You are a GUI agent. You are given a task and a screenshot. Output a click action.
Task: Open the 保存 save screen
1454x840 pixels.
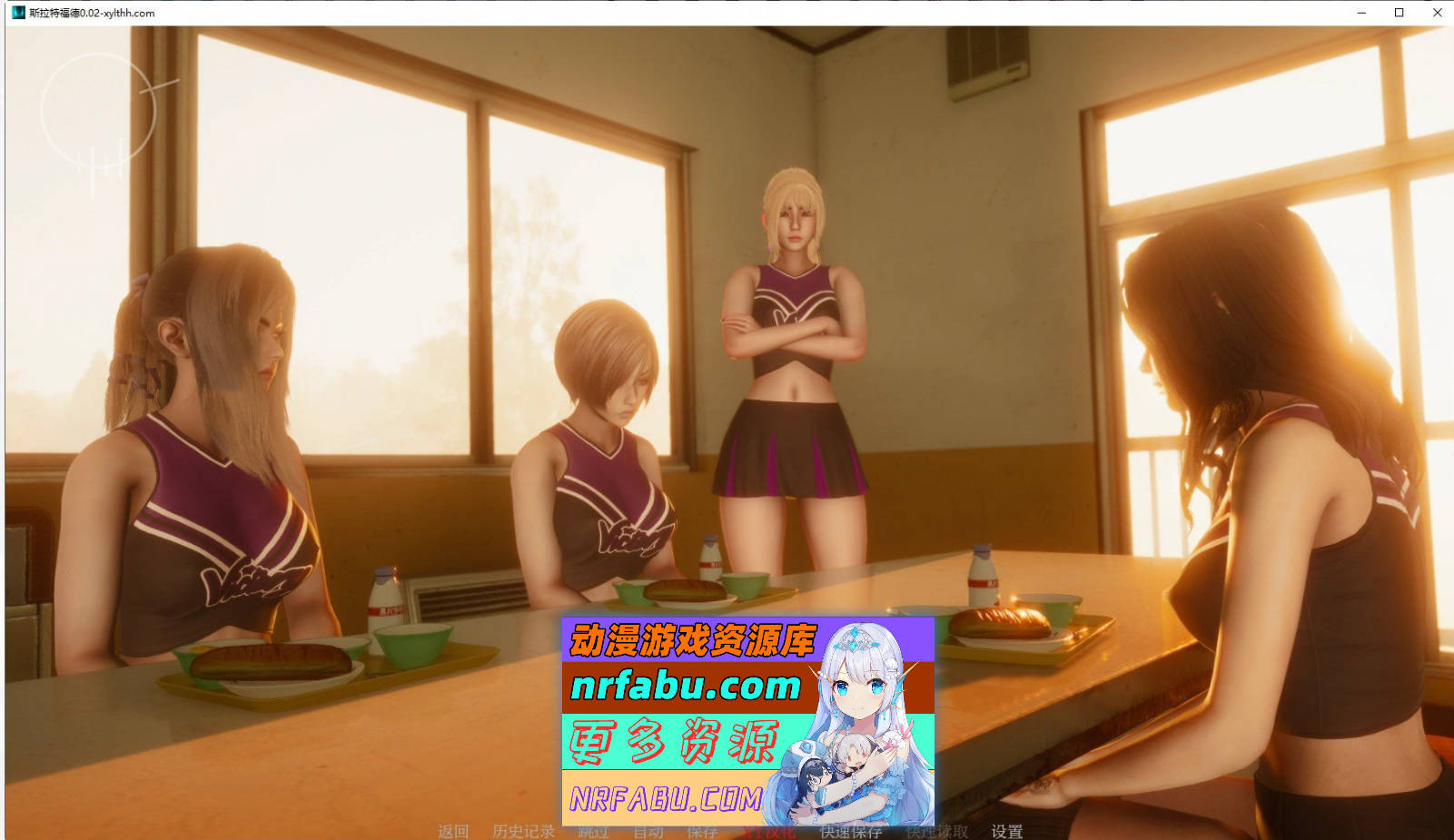point(700,831)
